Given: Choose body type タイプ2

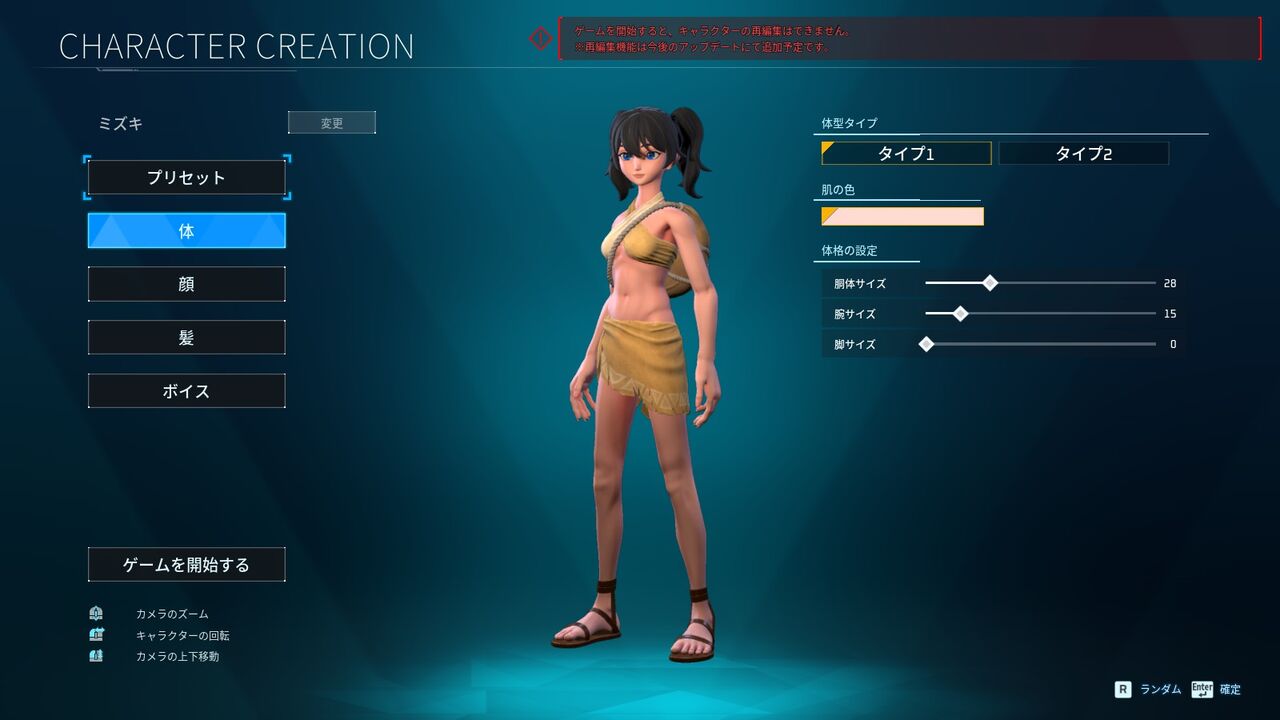Looking at the screenshot, I should point(1084,153).
